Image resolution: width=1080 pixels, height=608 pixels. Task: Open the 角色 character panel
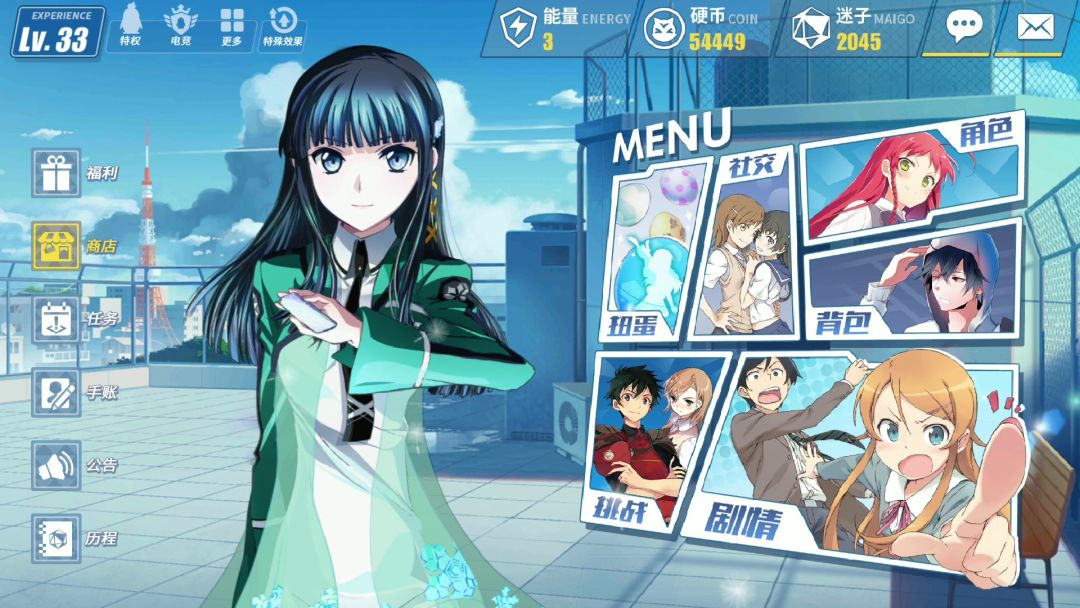908,178
